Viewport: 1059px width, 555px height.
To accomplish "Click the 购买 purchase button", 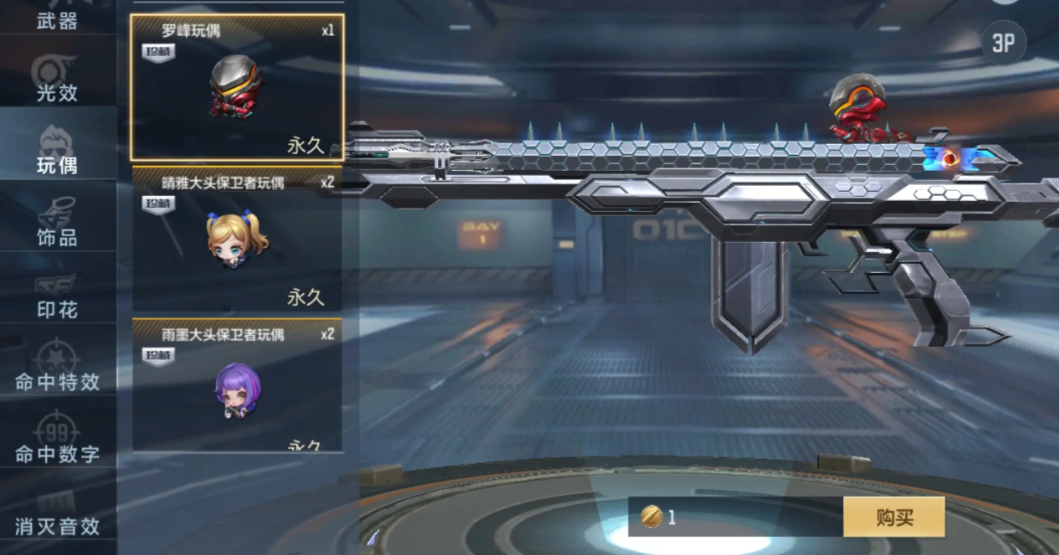I will (x=894, y=517).
